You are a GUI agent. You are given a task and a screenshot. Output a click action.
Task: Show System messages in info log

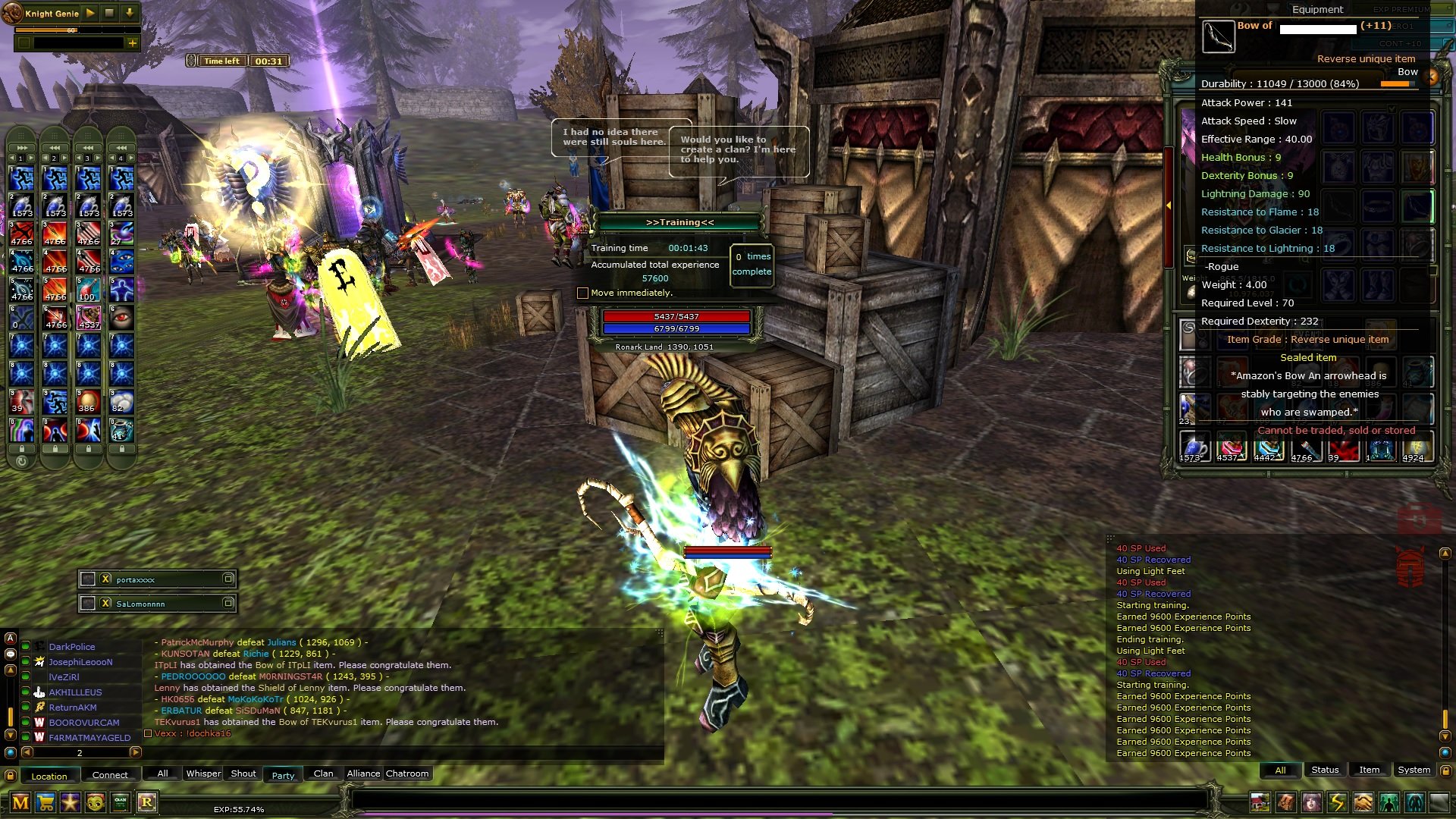point(1414,770)
